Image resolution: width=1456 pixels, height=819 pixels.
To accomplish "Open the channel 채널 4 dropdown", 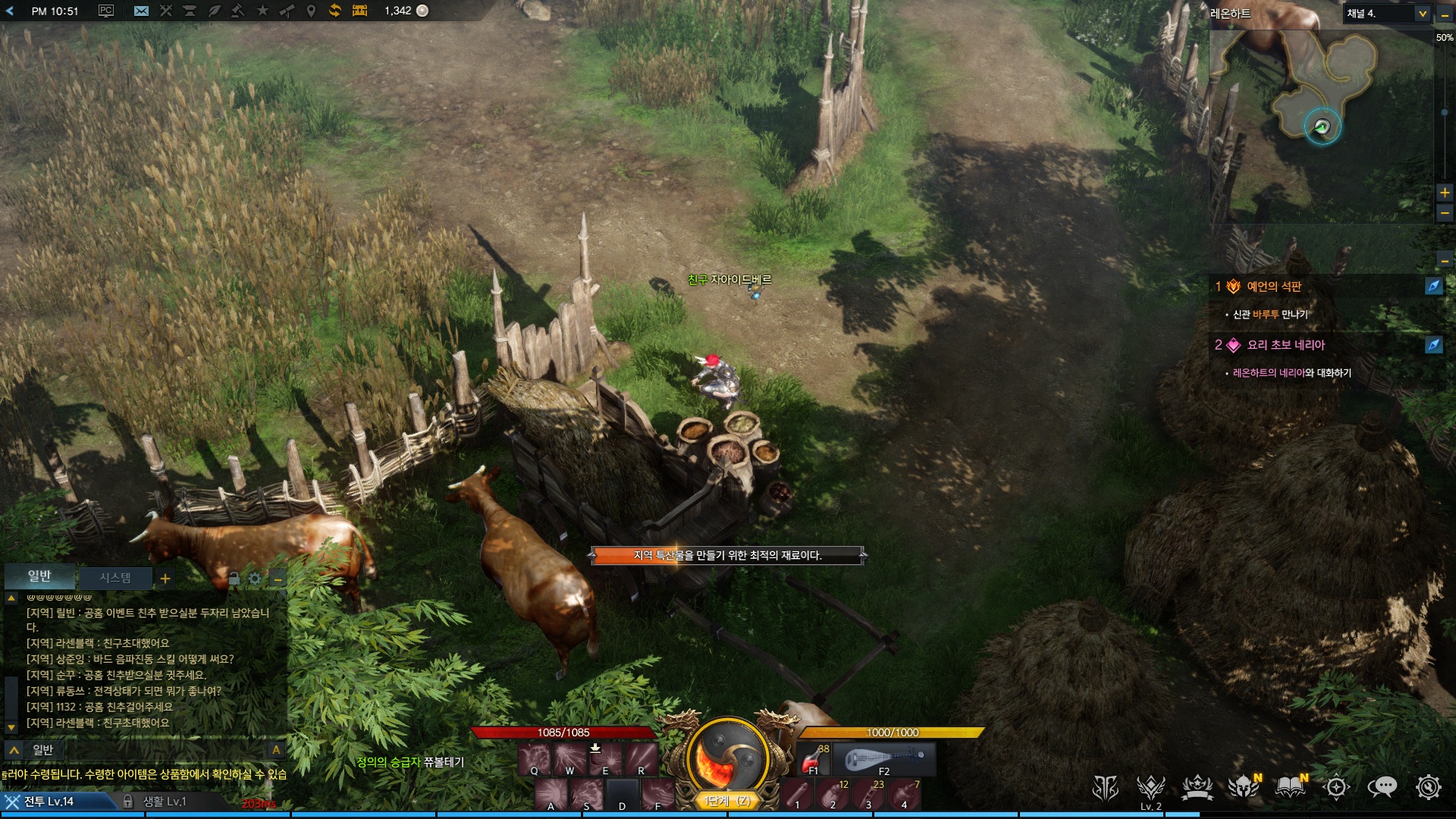I will click(x=1422, y=14).
